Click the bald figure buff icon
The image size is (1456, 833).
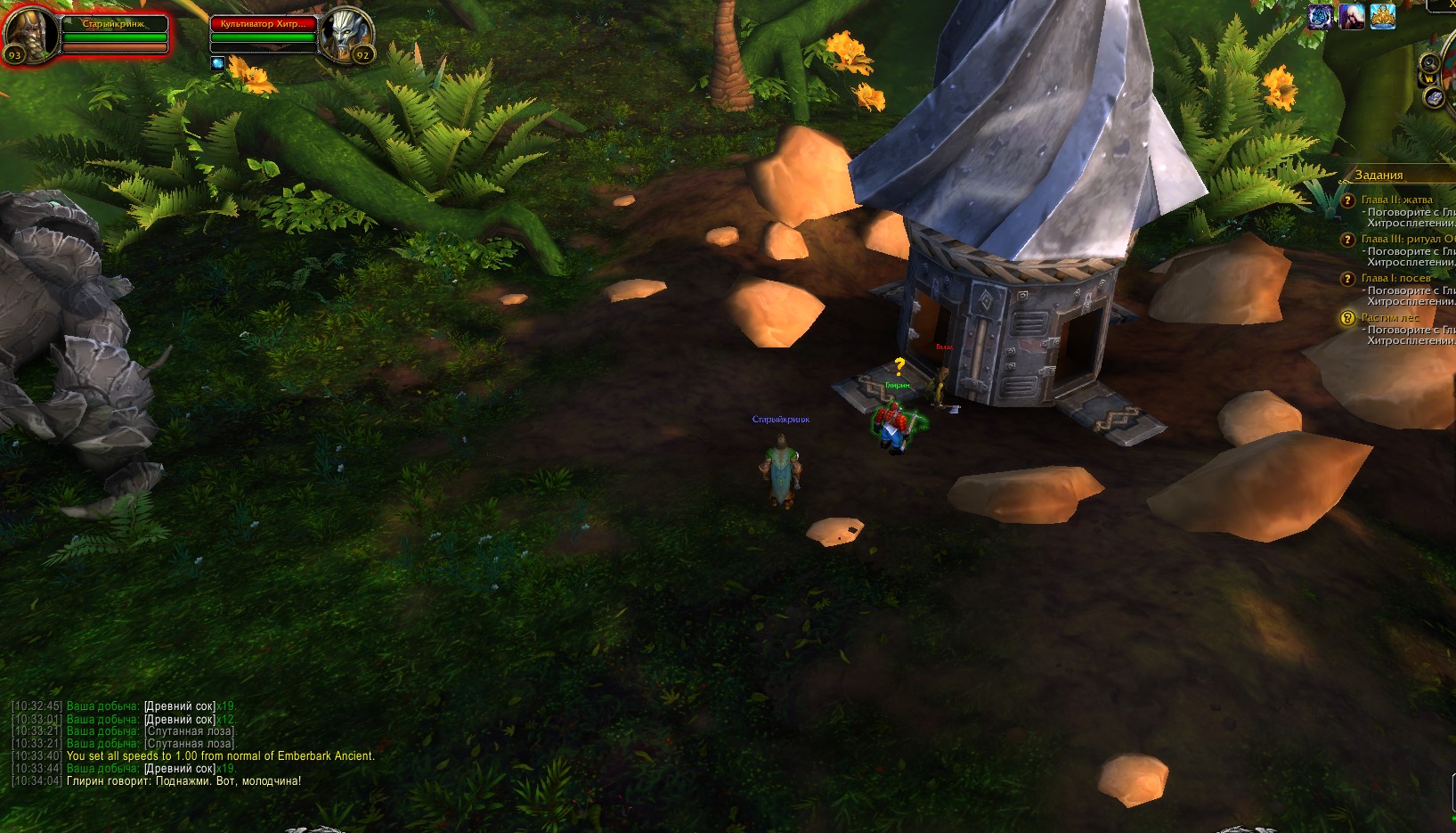pyautogui.click(x=1351, y=17)
